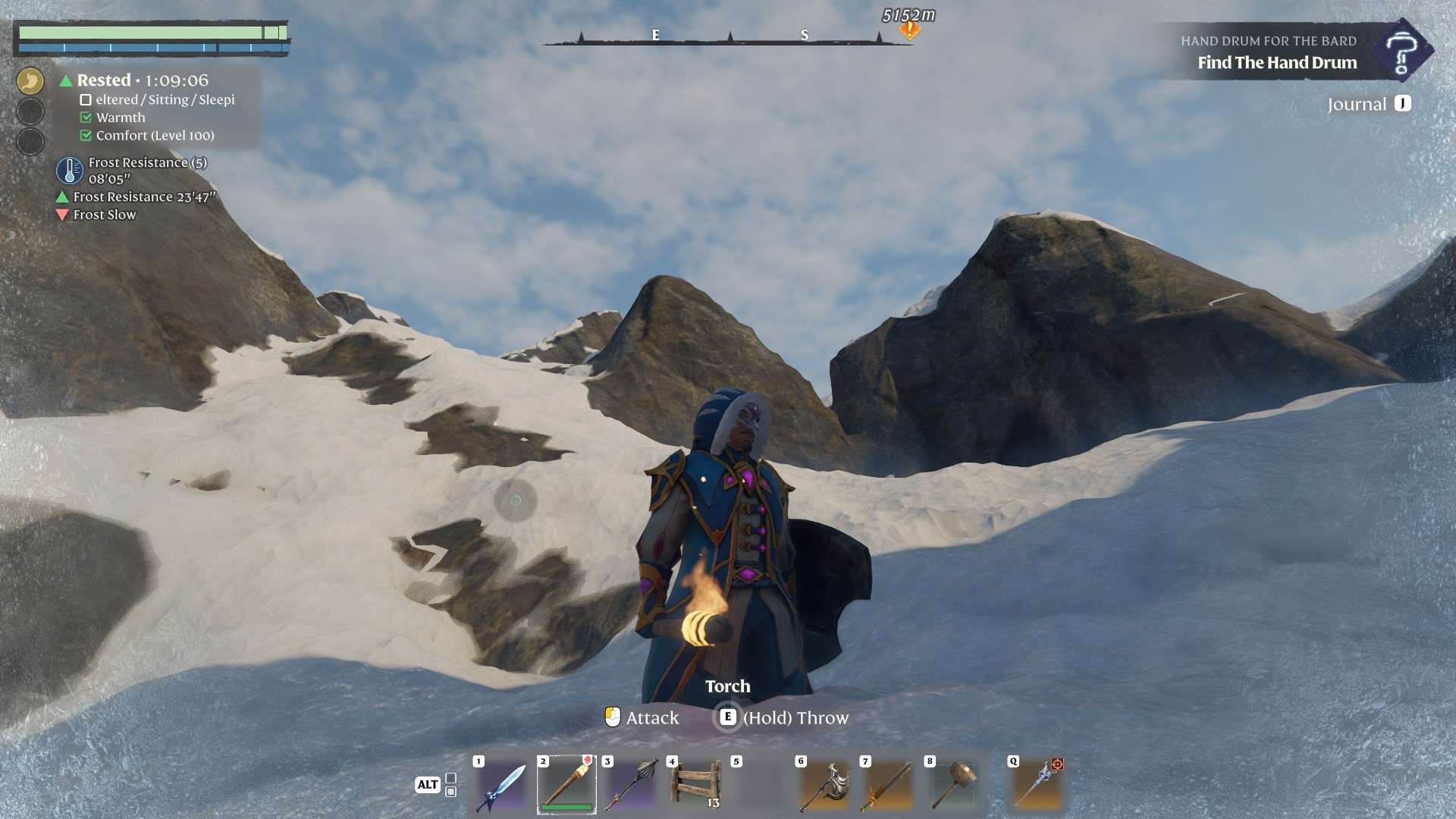The width and height of the screenshot is (1456, 819).
Task: Check the Frost Slow debuff entry
Action: point(104,215)
